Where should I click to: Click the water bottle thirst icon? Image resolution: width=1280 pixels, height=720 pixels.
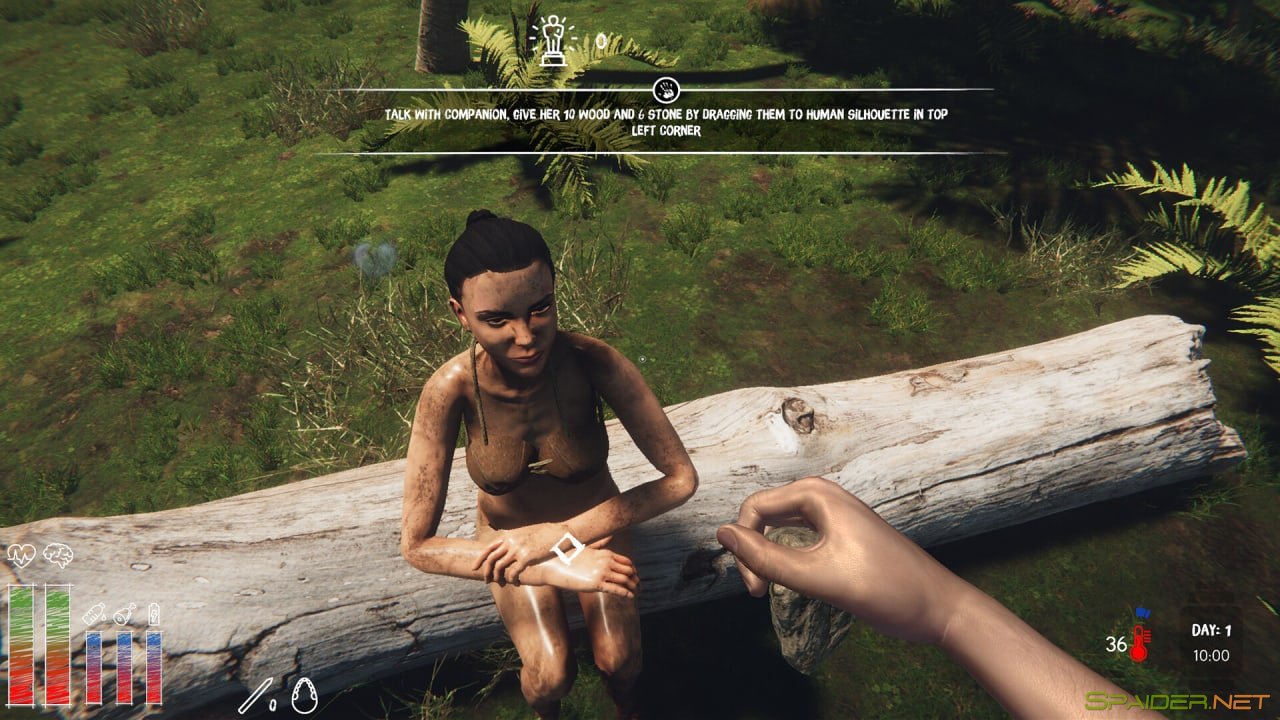point(94,613)
